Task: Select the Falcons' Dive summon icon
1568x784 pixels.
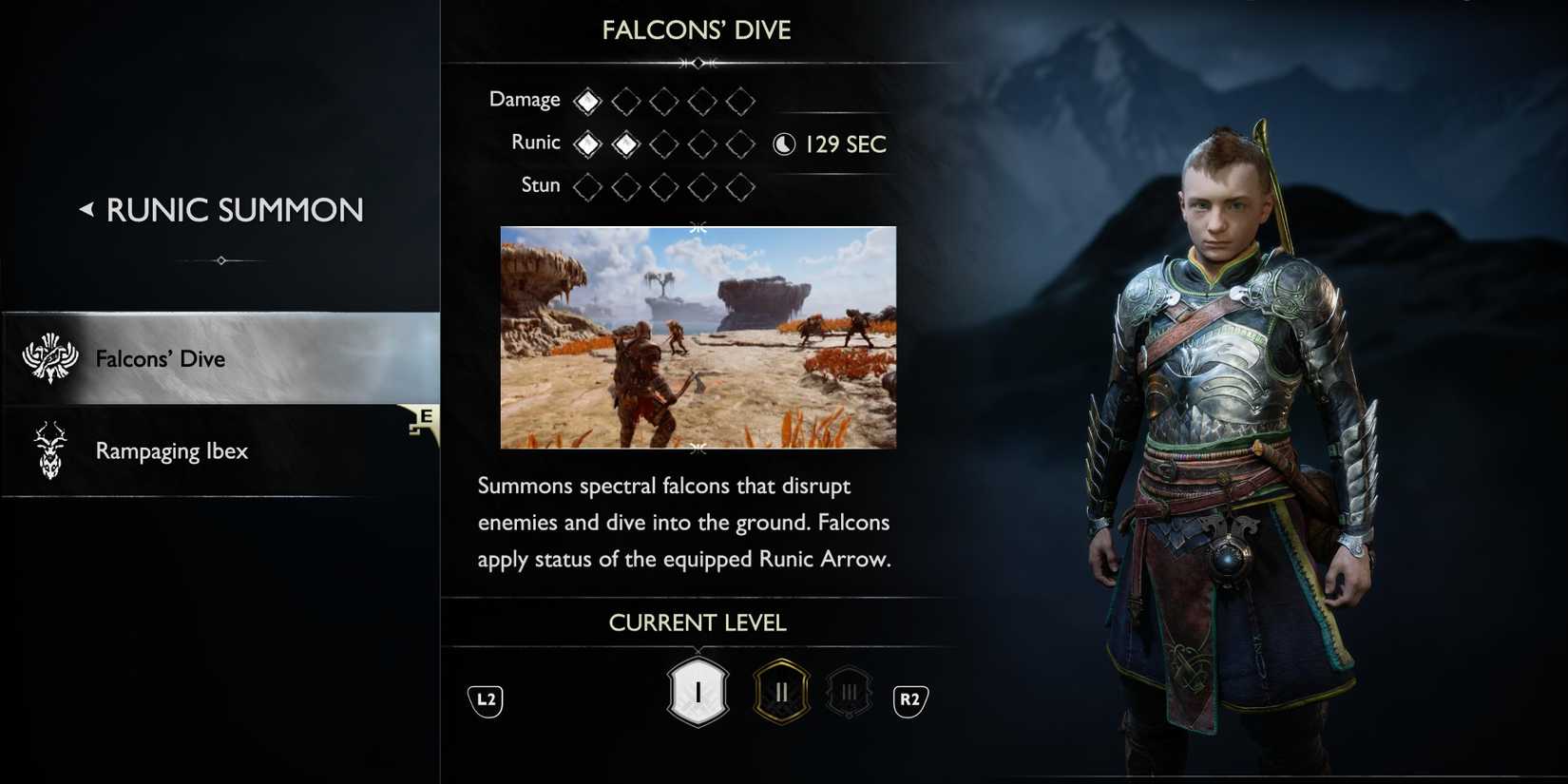Action: point(49,357)
